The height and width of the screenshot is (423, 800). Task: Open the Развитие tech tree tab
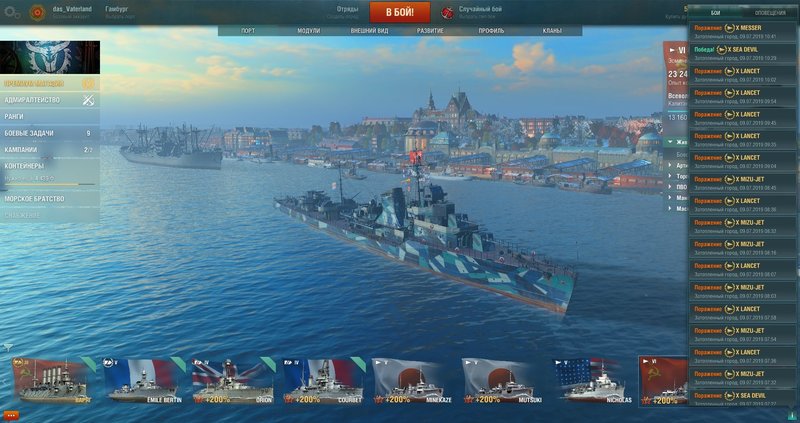(x=431, y=32)
